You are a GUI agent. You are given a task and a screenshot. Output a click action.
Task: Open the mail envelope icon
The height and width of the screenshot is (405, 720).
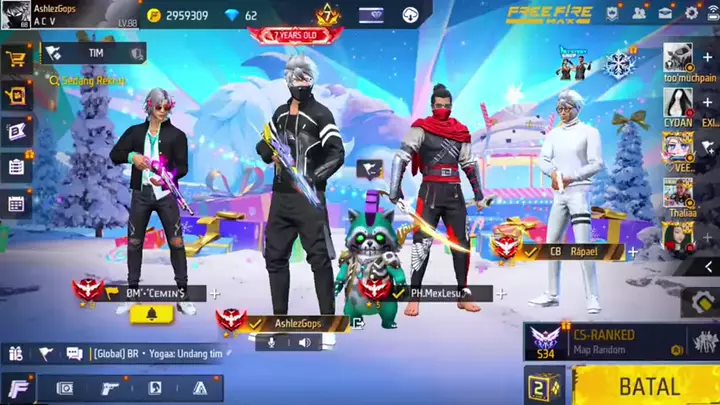664,13
